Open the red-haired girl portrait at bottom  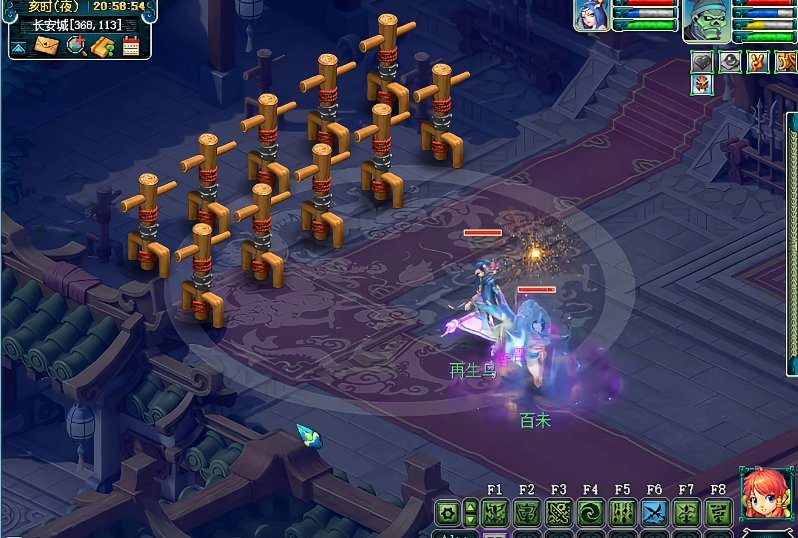tap(765, 495)
